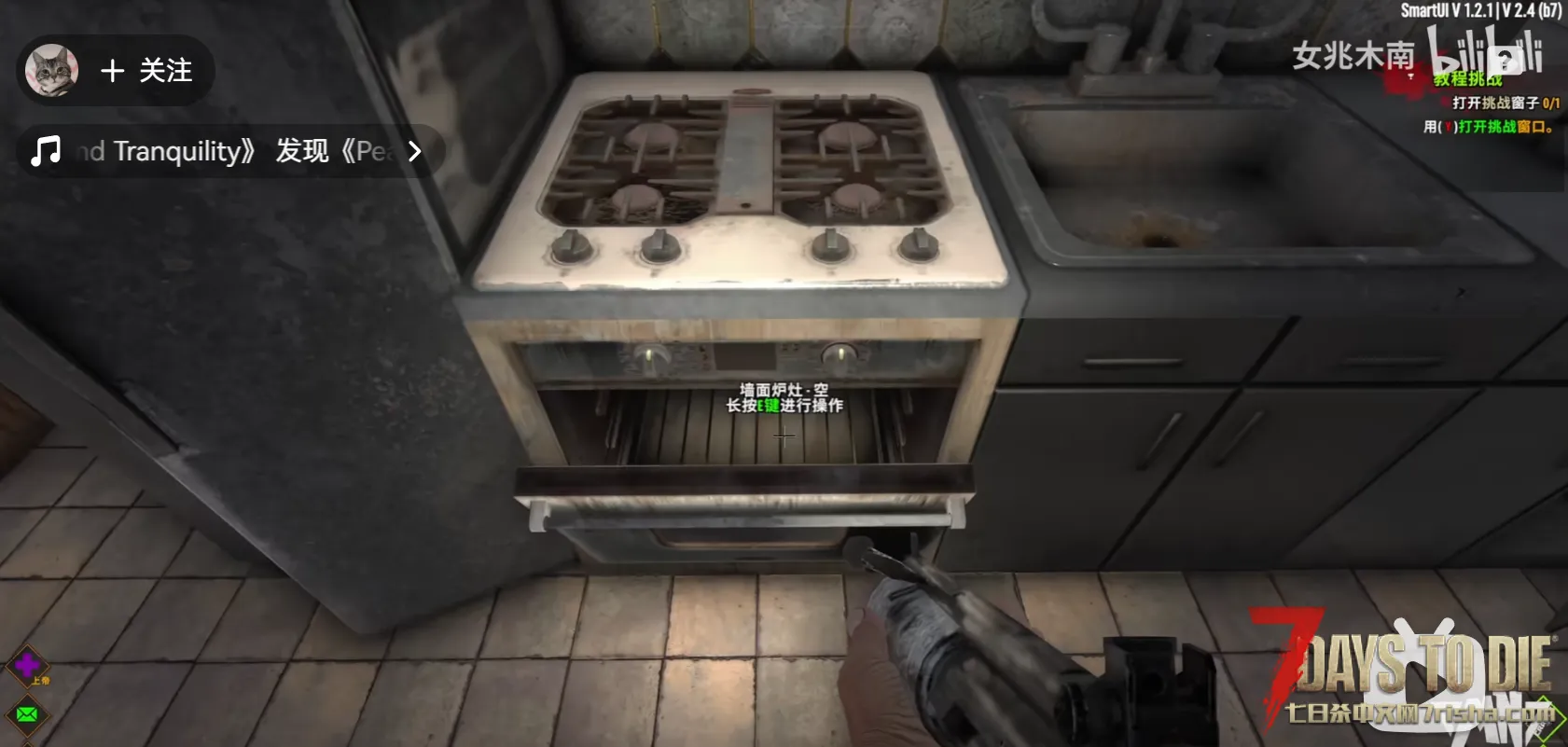Click the purple cross buff icon
This screenshot has height=747, width=1568.
coord(27,665)
